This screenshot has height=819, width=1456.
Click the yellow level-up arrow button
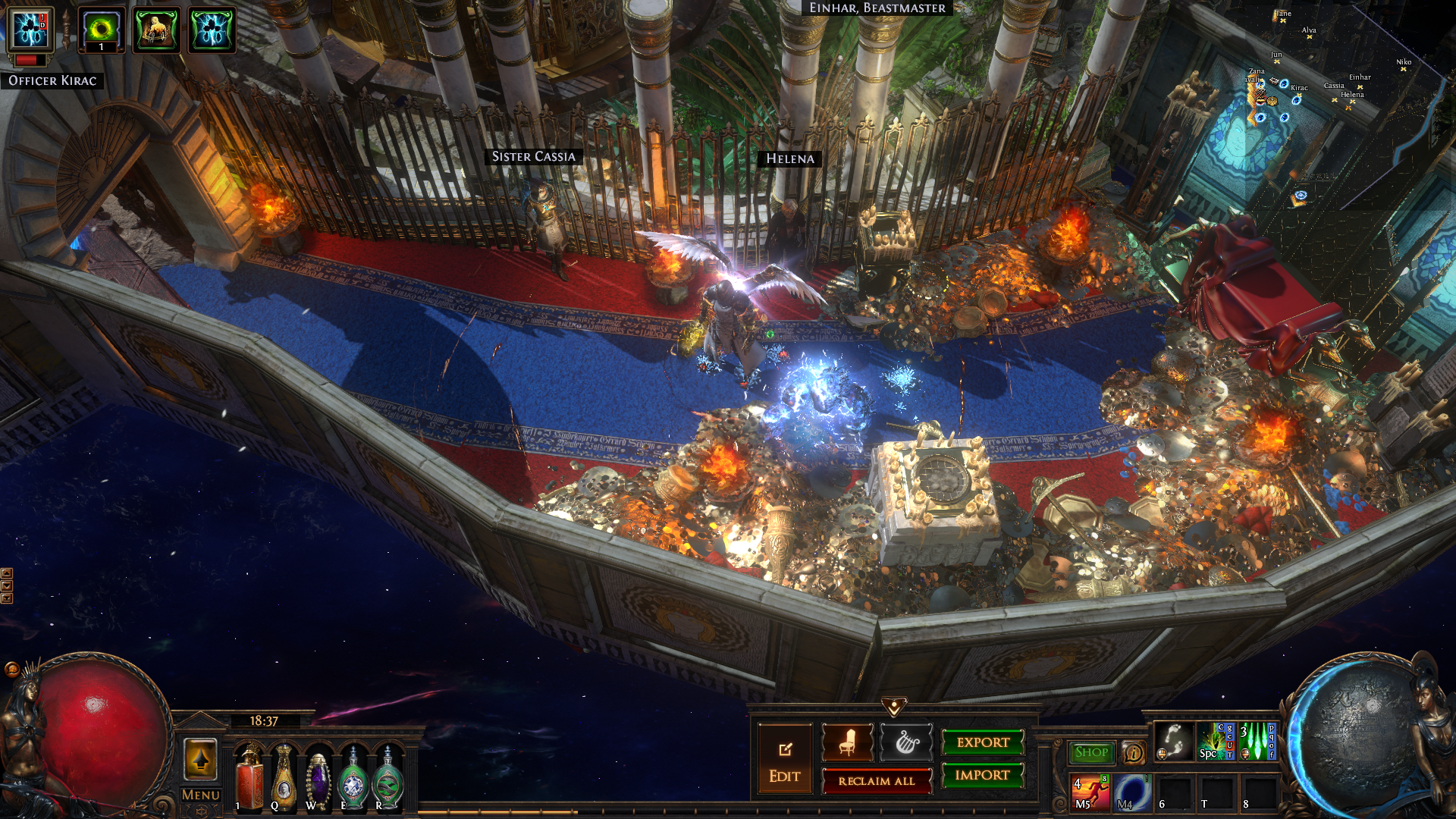pos(201,759)
